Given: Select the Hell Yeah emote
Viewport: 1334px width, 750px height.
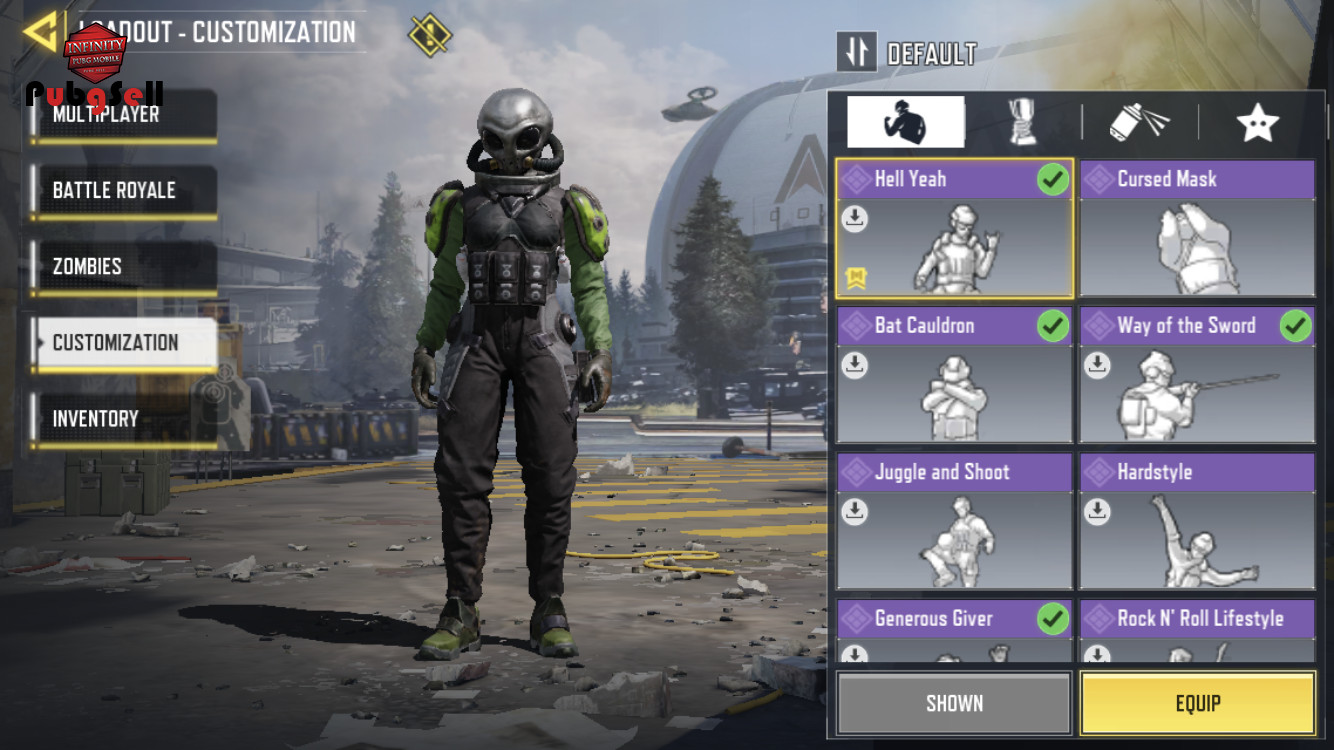Looking at the screenshot, I should pyautogui.click(x=954, y=230).
